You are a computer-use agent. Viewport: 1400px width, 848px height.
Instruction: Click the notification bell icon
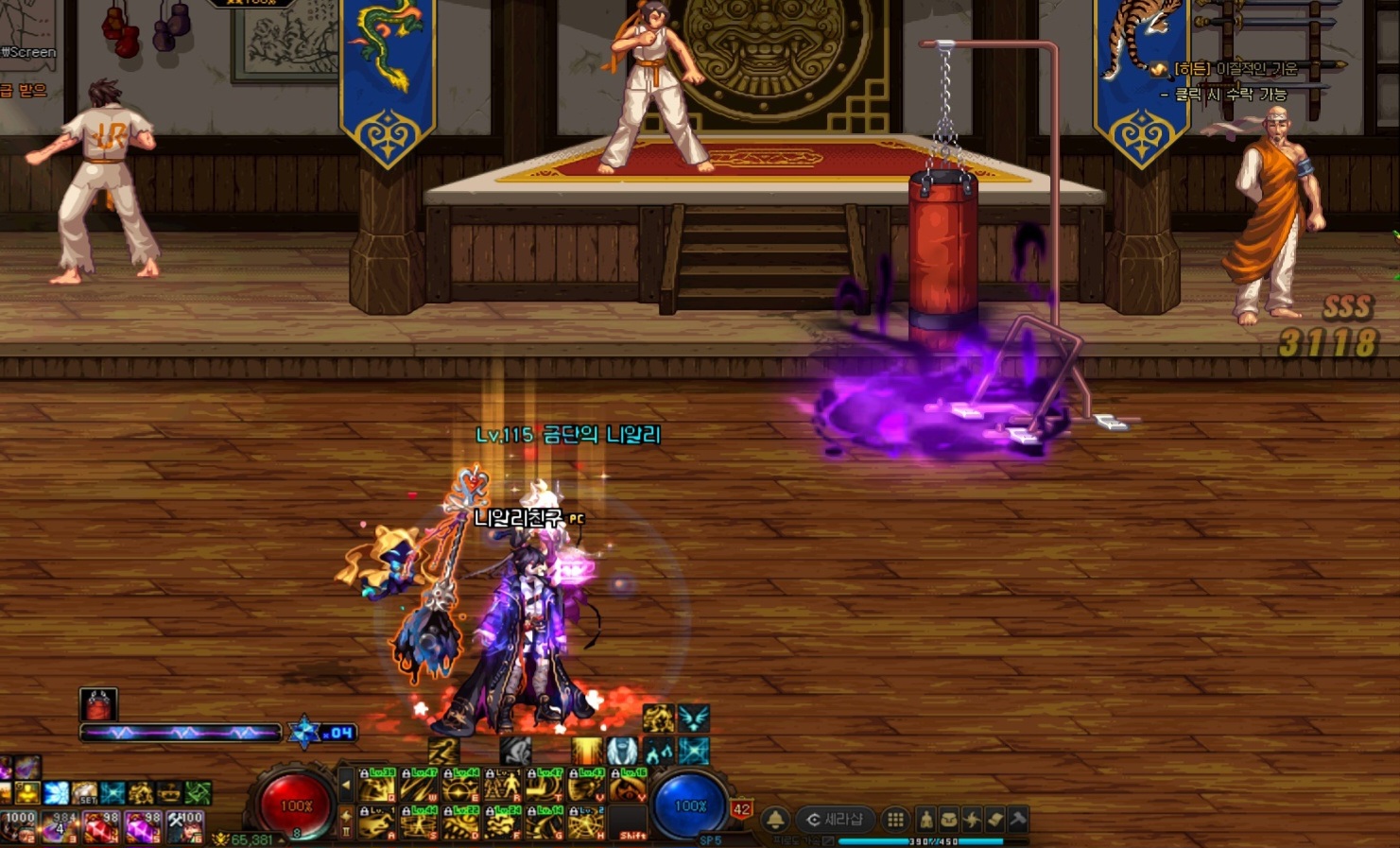pos(775,819)
